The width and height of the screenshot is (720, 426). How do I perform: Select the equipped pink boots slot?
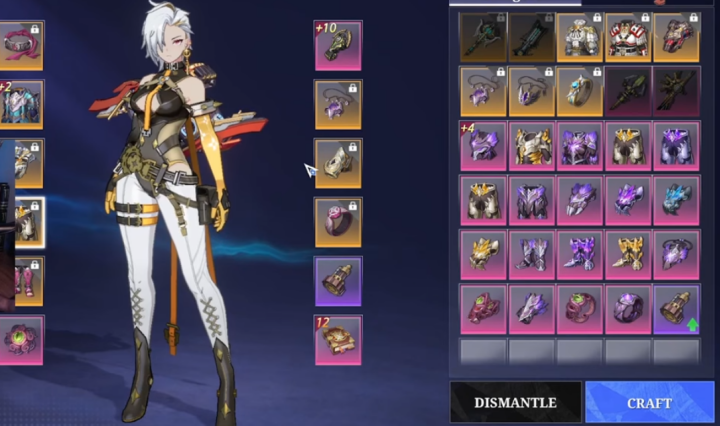pos(20,281)
